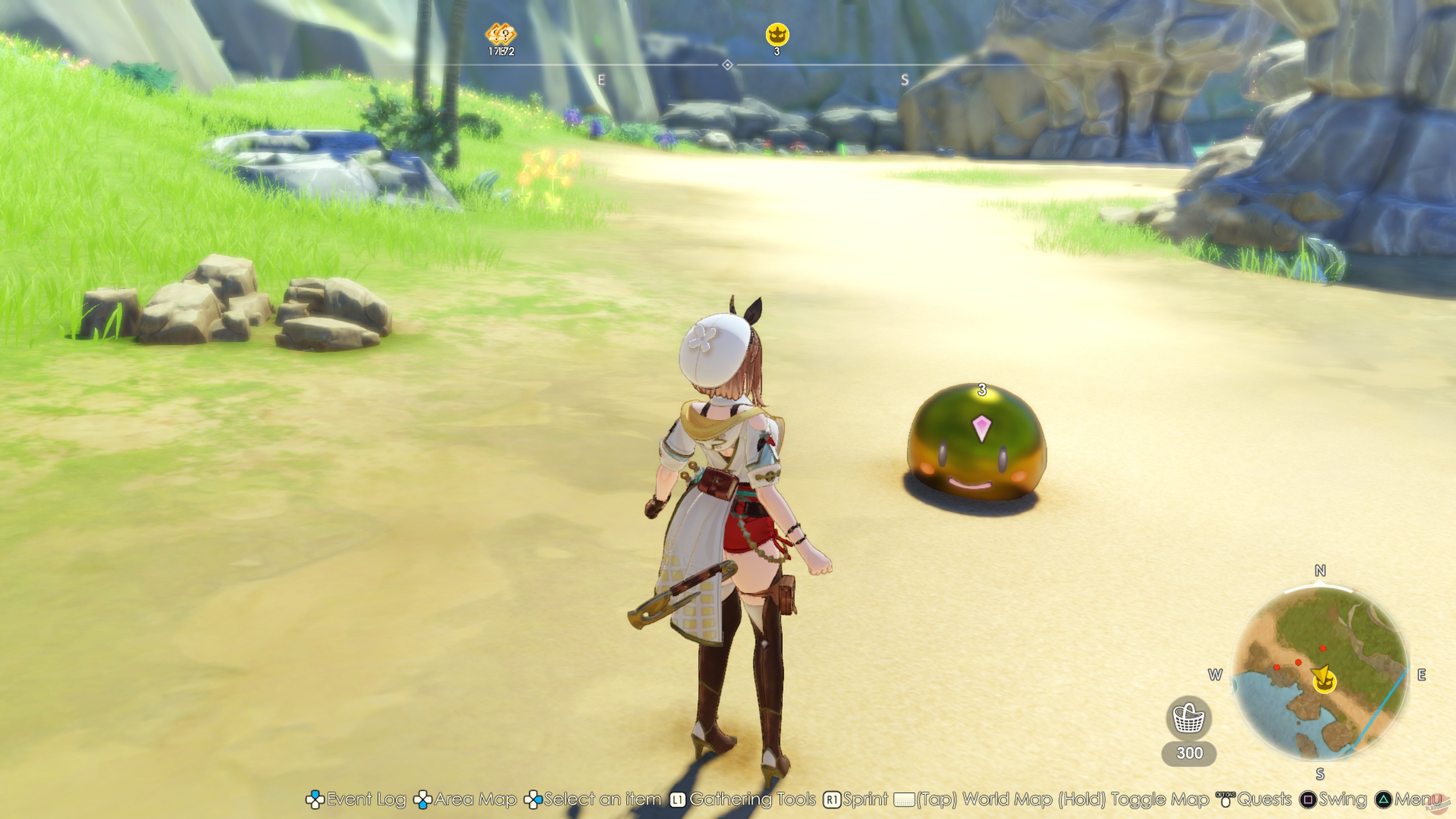Select the crown skill point icon
The width and height of the screenshot is (1456, 819).
point(778,34)
